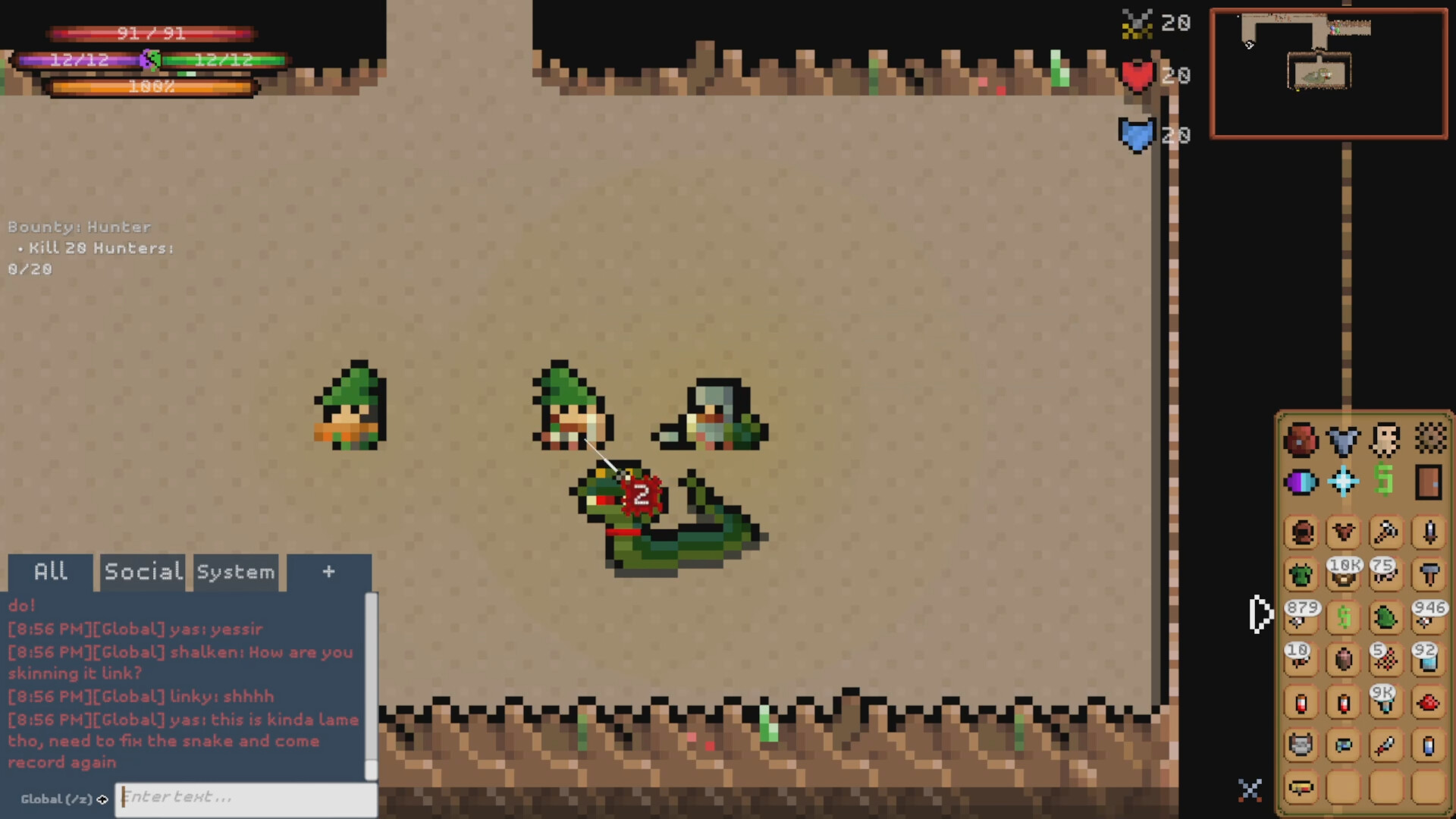Select the green tunic in the inventory

coord(1302,574)
